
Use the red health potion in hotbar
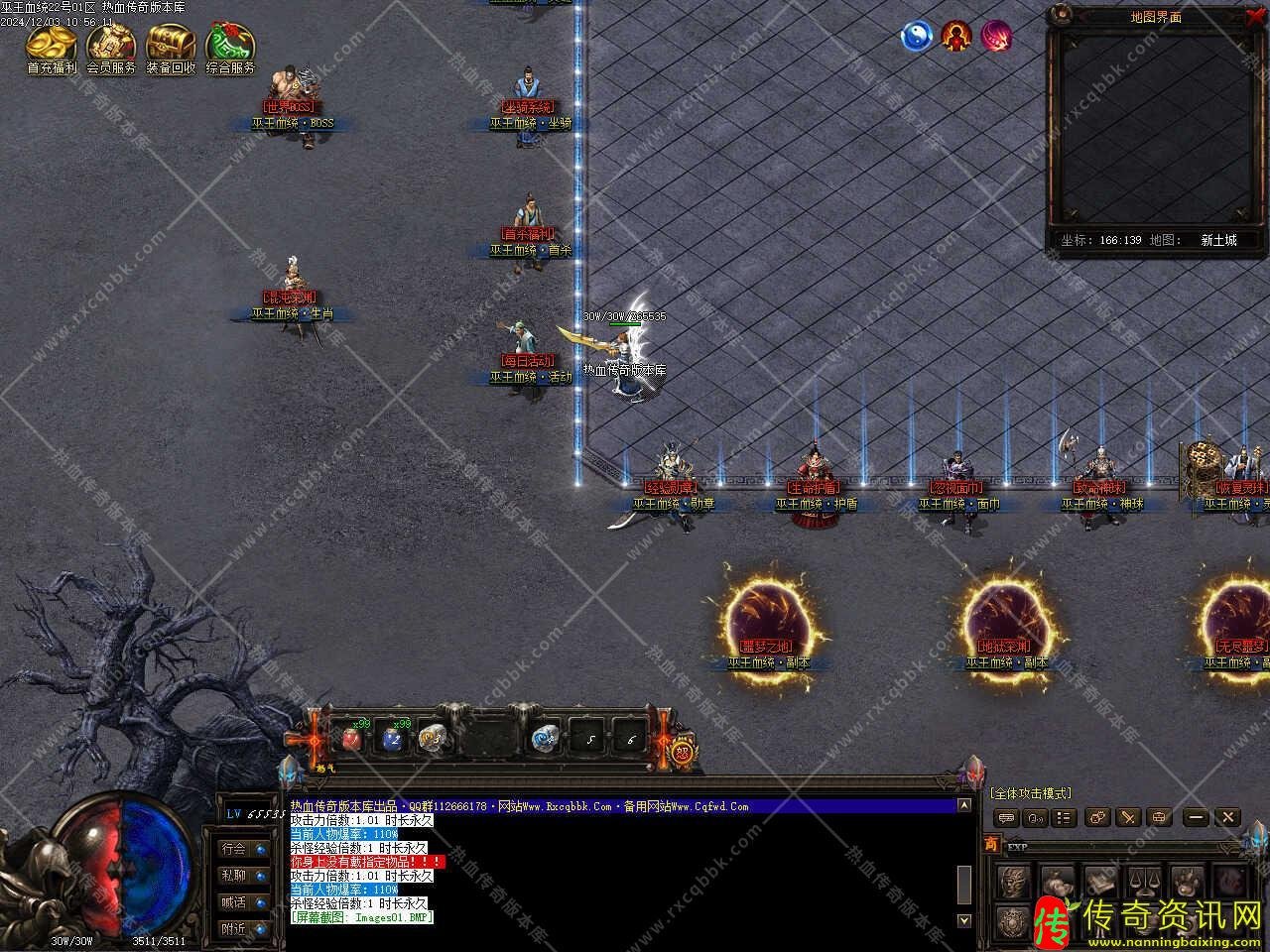(x=351, y=738)
